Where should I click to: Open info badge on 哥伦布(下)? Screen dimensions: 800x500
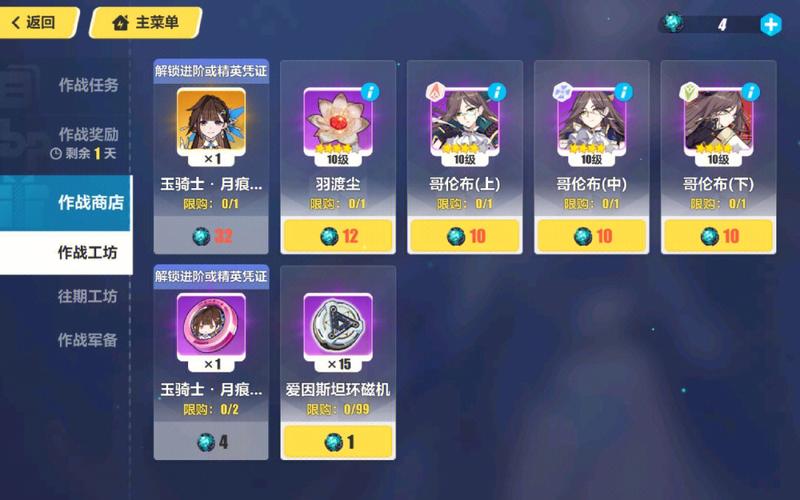click(750, 92)
